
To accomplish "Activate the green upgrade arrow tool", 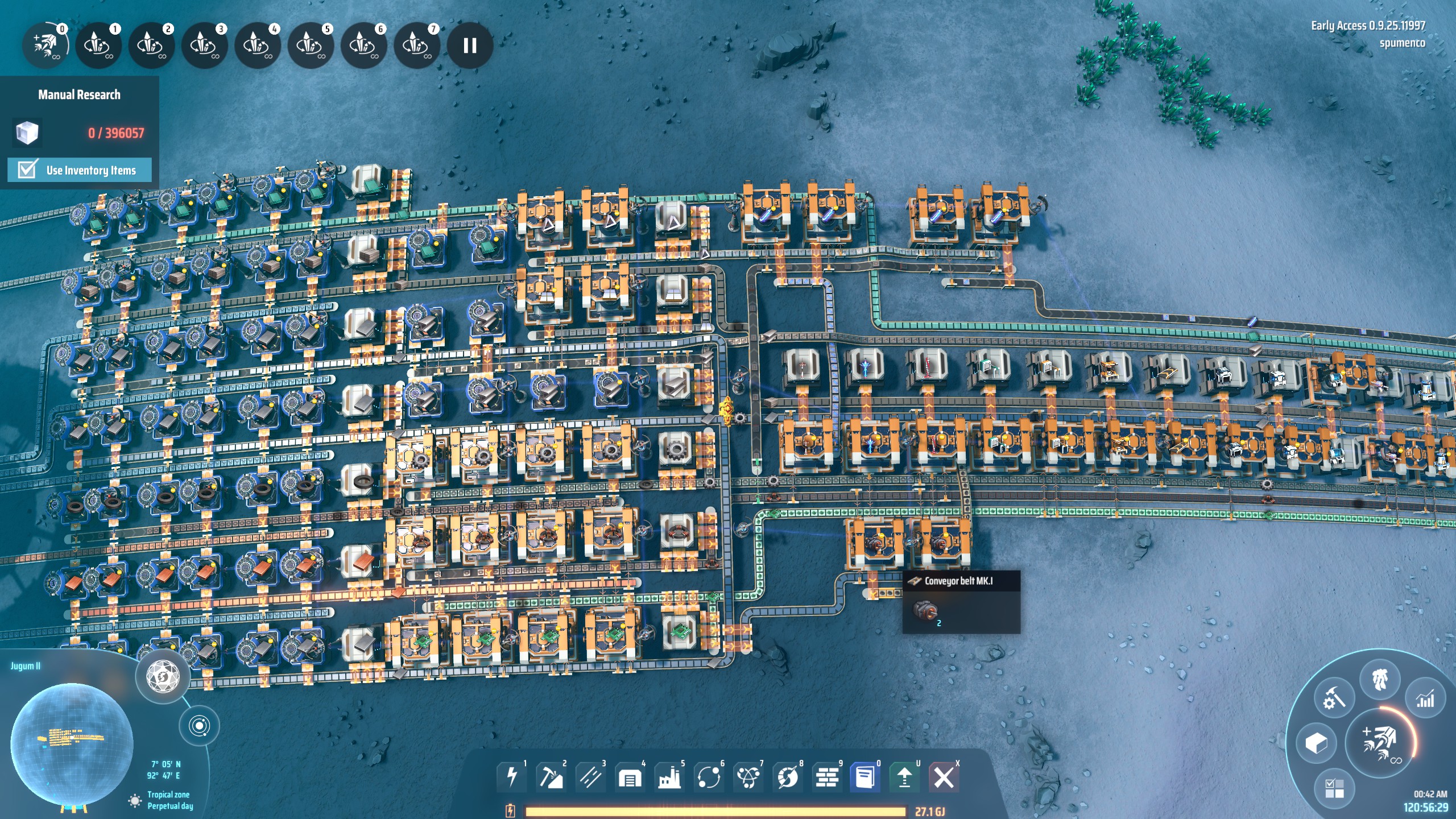I will pyautogui.click(x=904, y=777).
